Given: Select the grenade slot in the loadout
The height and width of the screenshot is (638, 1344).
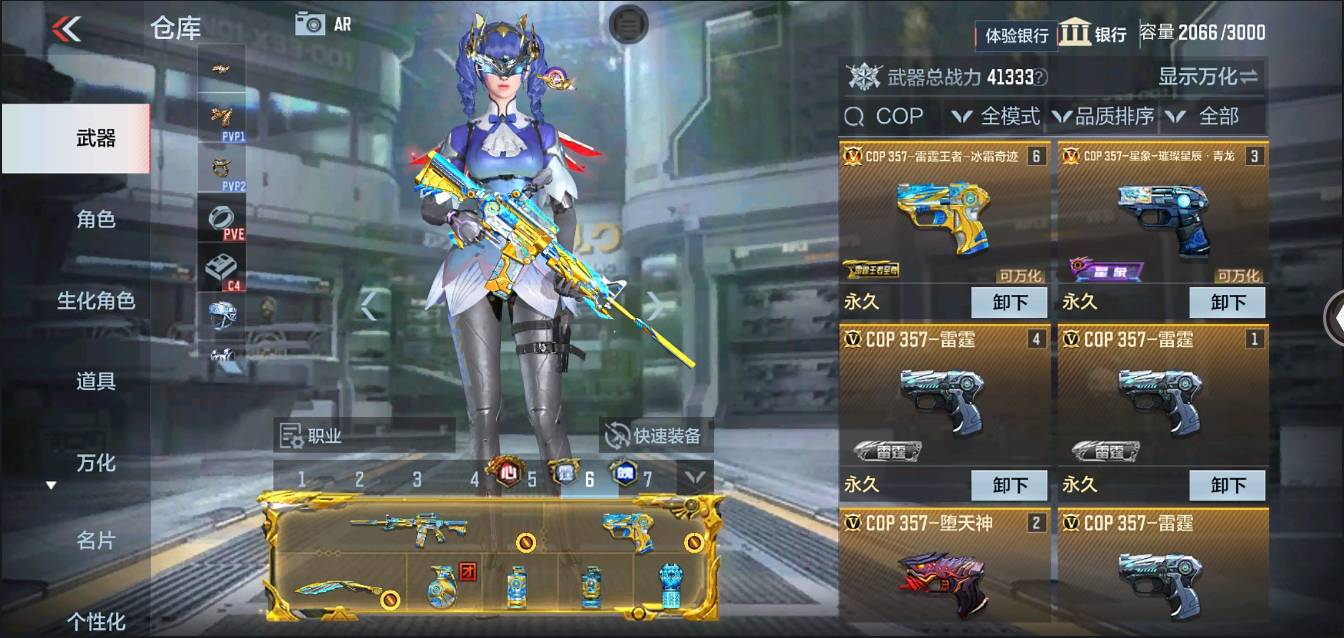Looking at the screenshot, I should click(x=441, y=584).
